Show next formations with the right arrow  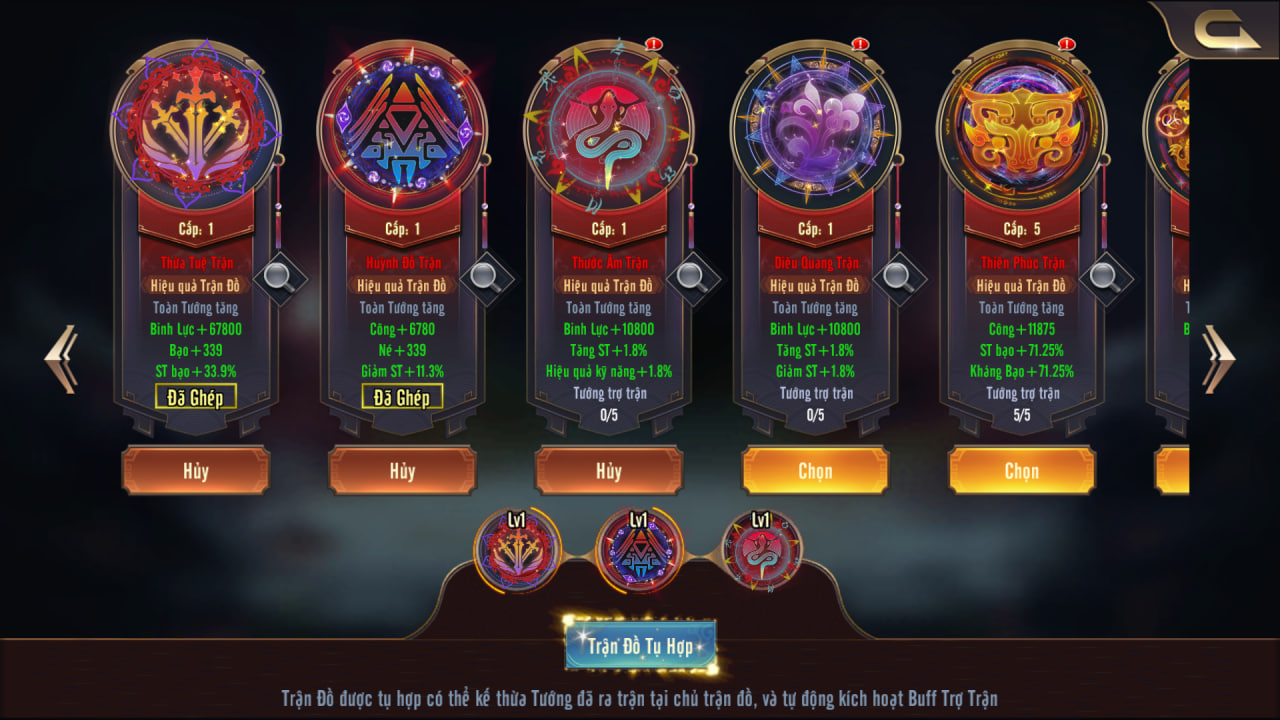tap(1217, 358)
